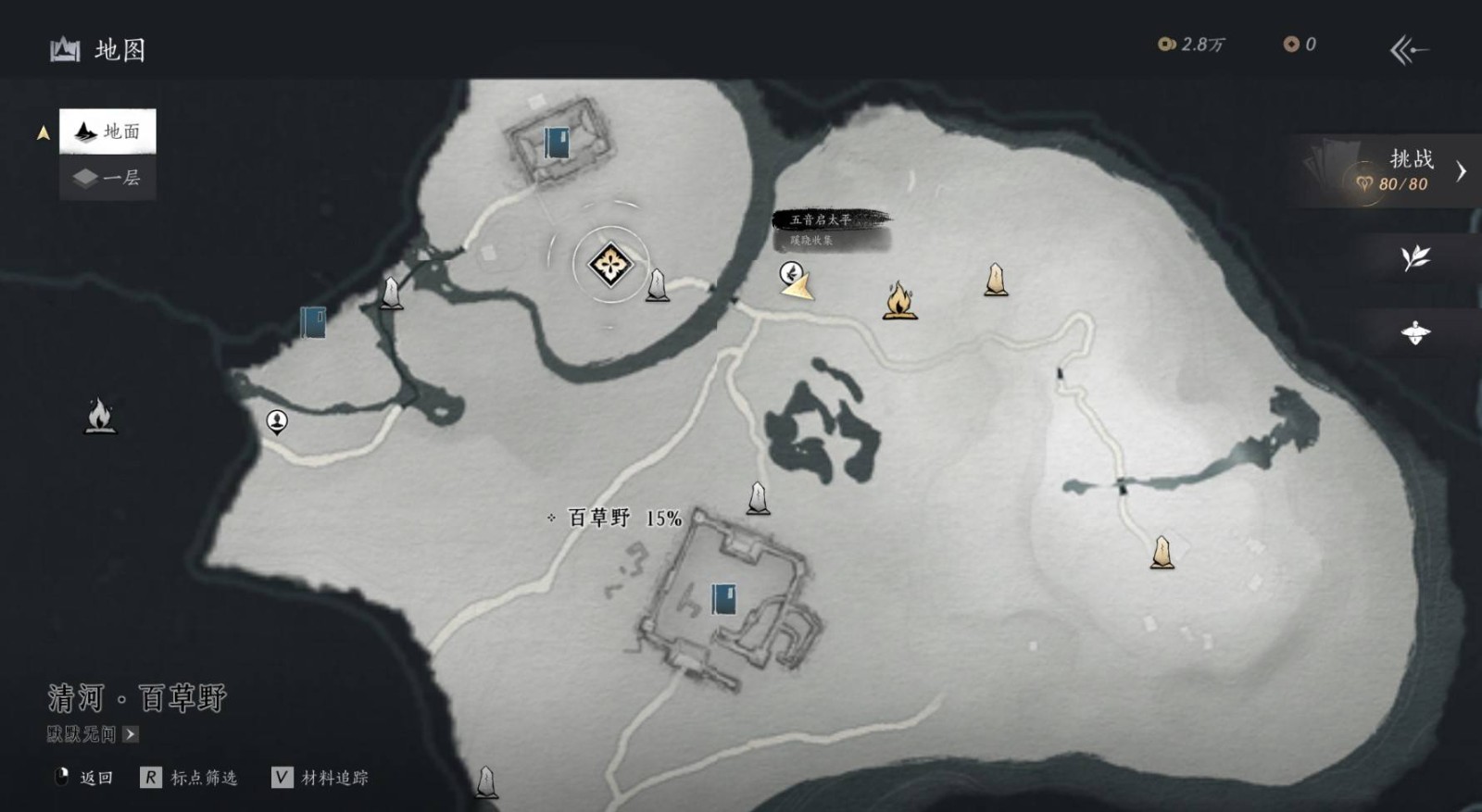Open the 材料追踪 material tracking
The height and width of the screenshot is (812, 1482).
[321, 778]
